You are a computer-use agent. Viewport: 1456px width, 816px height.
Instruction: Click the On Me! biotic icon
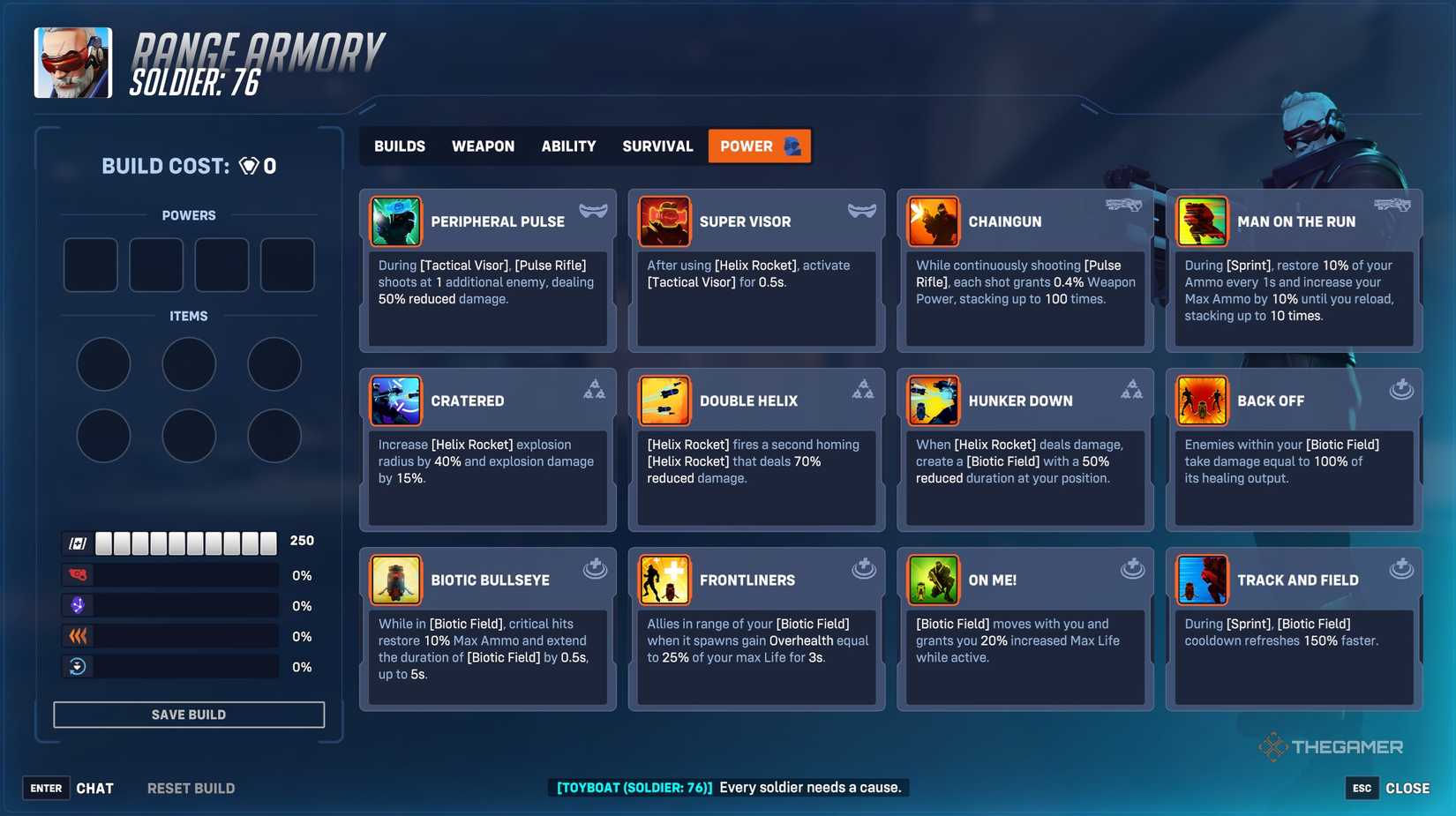(934, 580)
